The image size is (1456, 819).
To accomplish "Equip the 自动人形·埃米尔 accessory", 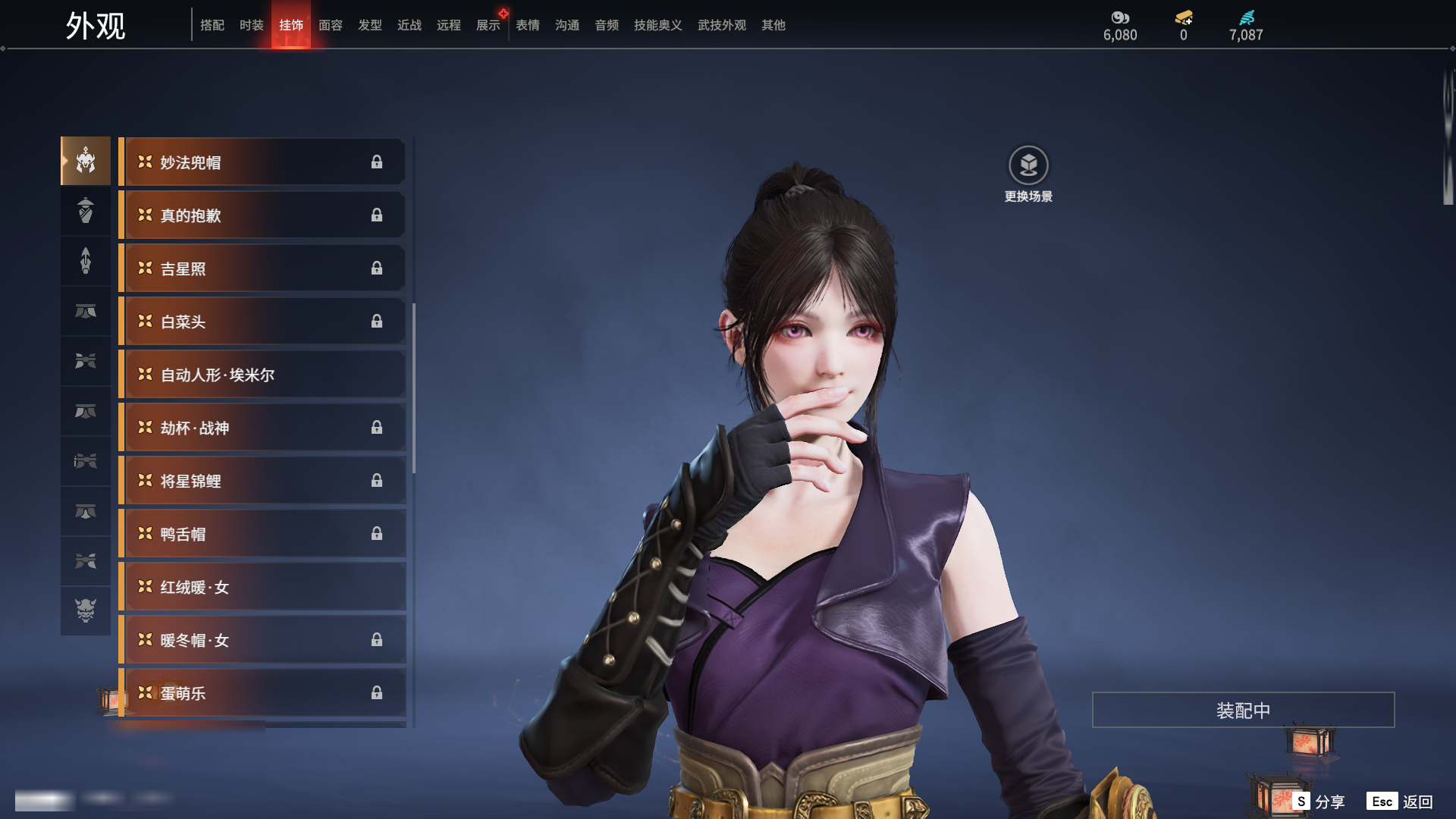I will point(262,375).
